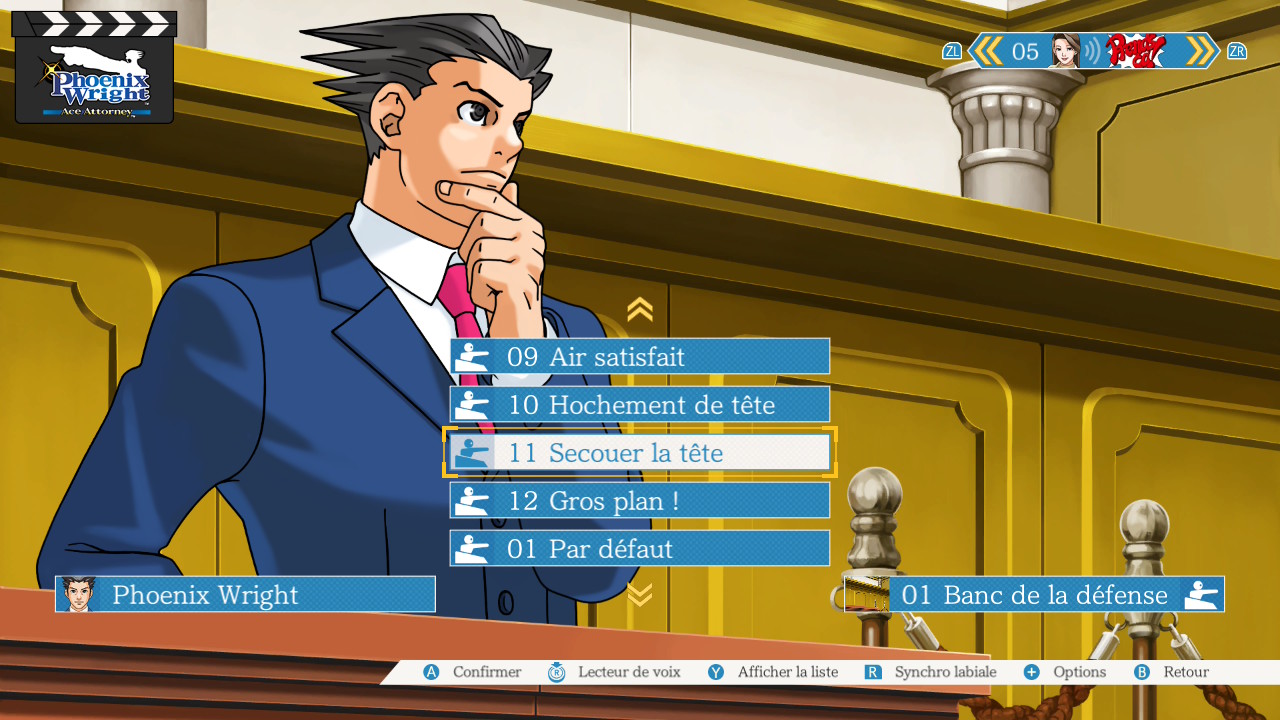Screen dimensions: 1280x720
Task: Select the 09 Air satisfait animation
Action: [640, 357]
